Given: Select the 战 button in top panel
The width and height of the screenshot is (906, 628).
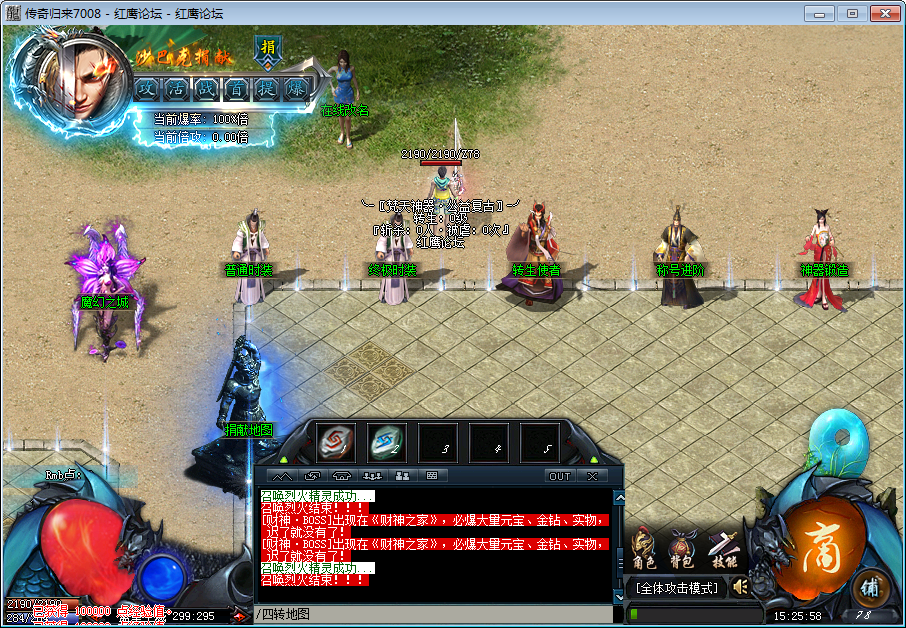Looking at the screenshot, I should 206,88.
